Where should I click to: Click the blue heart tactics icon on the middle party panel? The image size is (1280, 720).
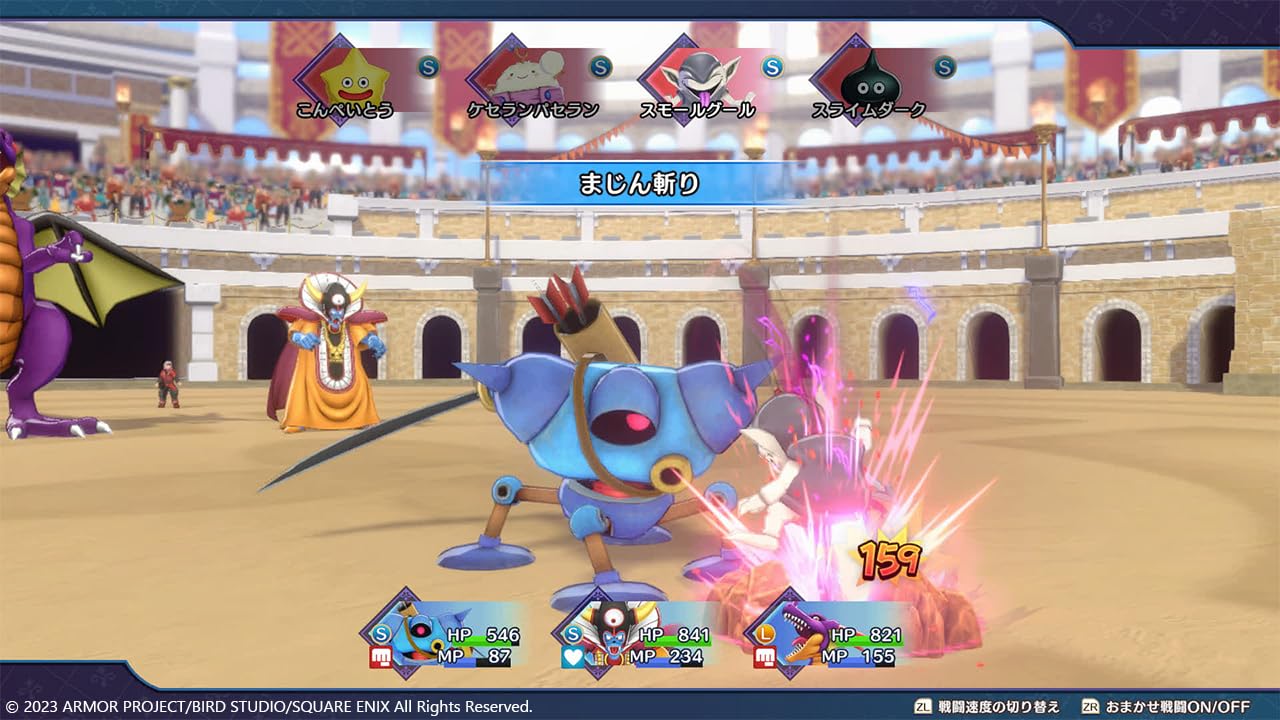click(x=573, y=655)
